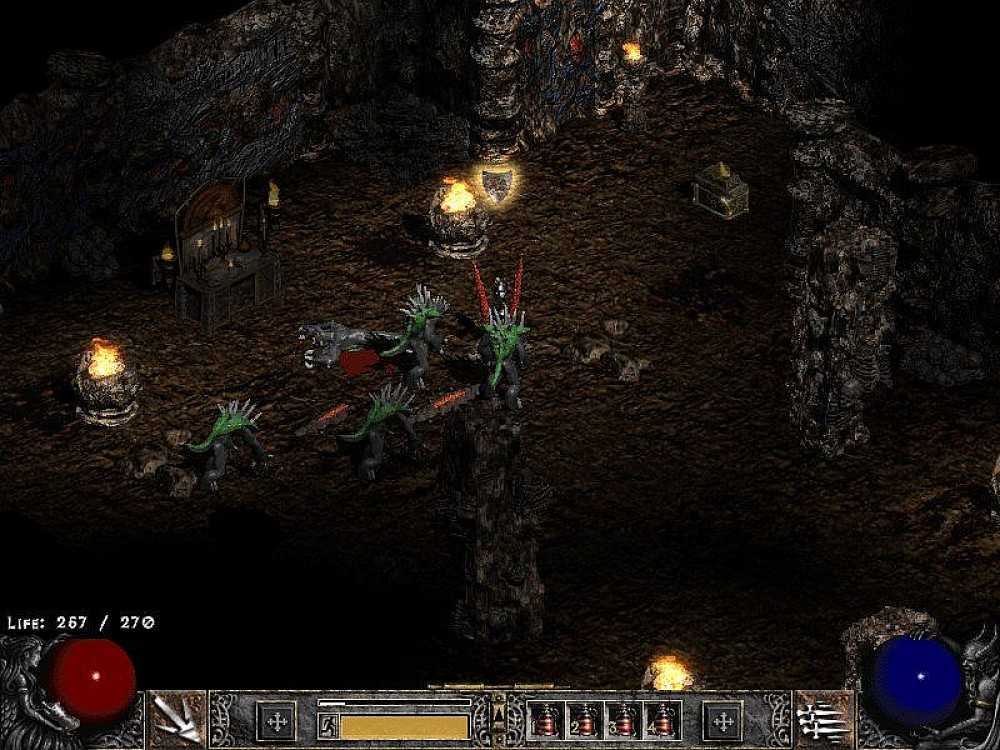This screenshot has height=750, width=1000.
Task: Open the right-hand multi-arrow skill icon
Action: point(823,717)
